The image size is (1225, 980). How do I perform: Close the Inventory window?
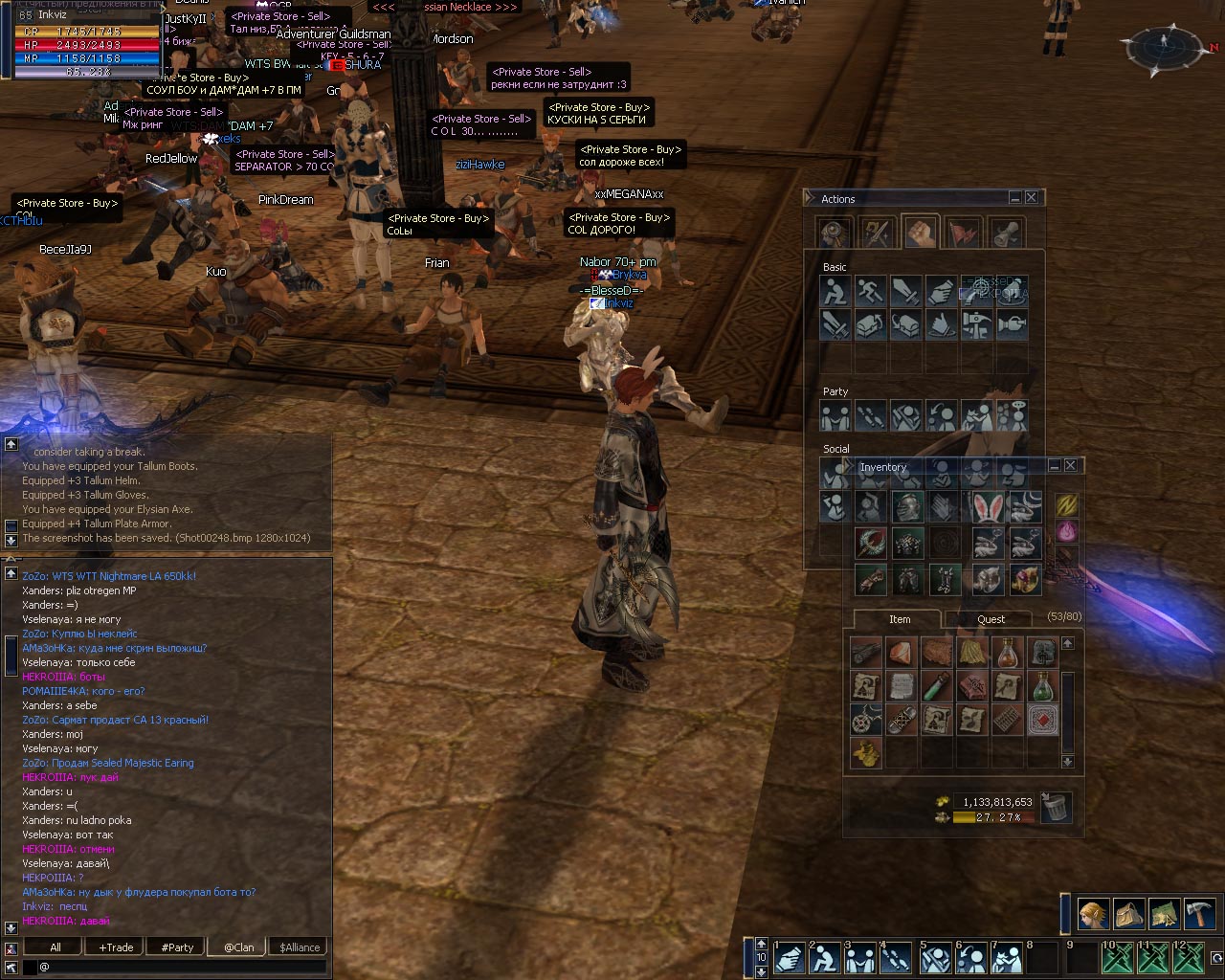coord(1070,465)
